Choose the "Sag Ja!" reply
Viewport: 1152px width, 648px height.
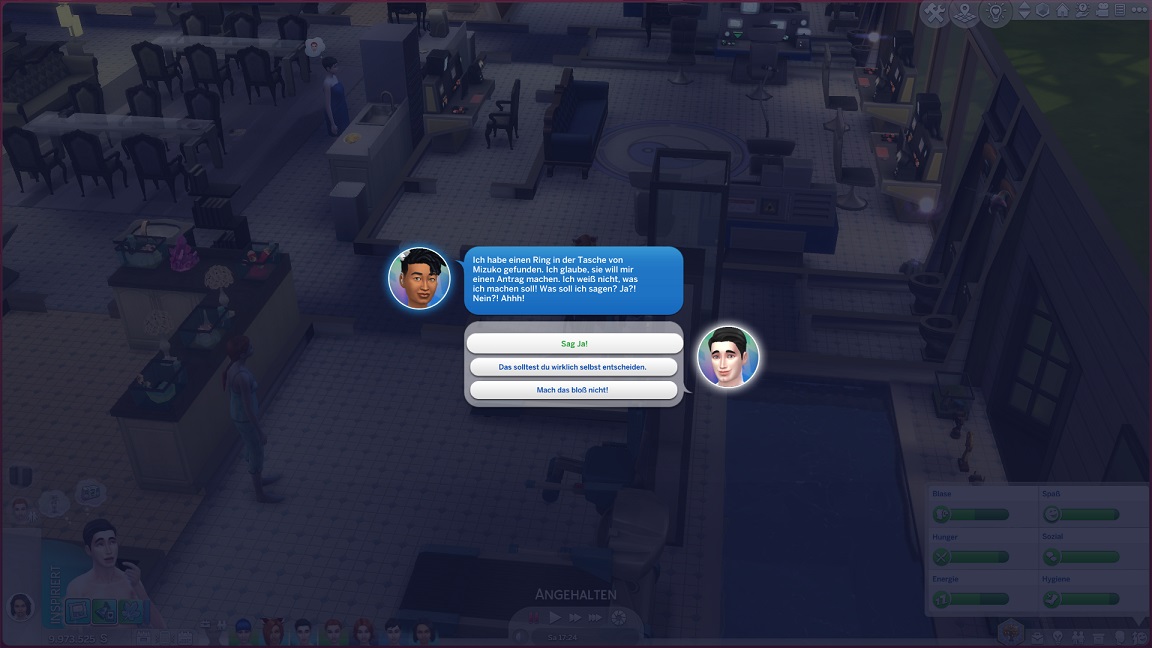[x=574, y=343]
